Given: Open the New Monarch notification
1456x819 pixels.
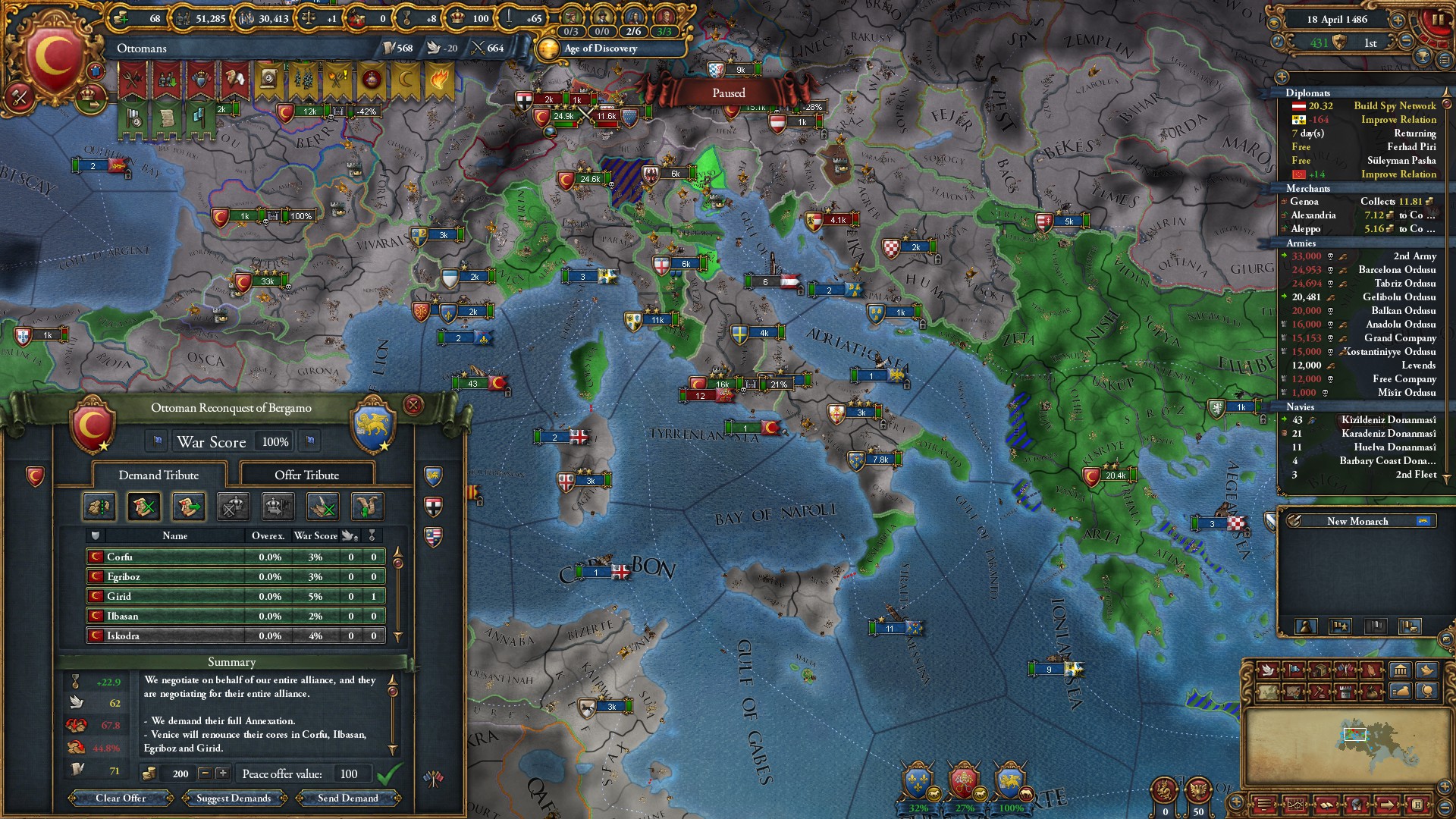Looking at the screenshot, I should pyautogui.click(x=1357, y=521).
